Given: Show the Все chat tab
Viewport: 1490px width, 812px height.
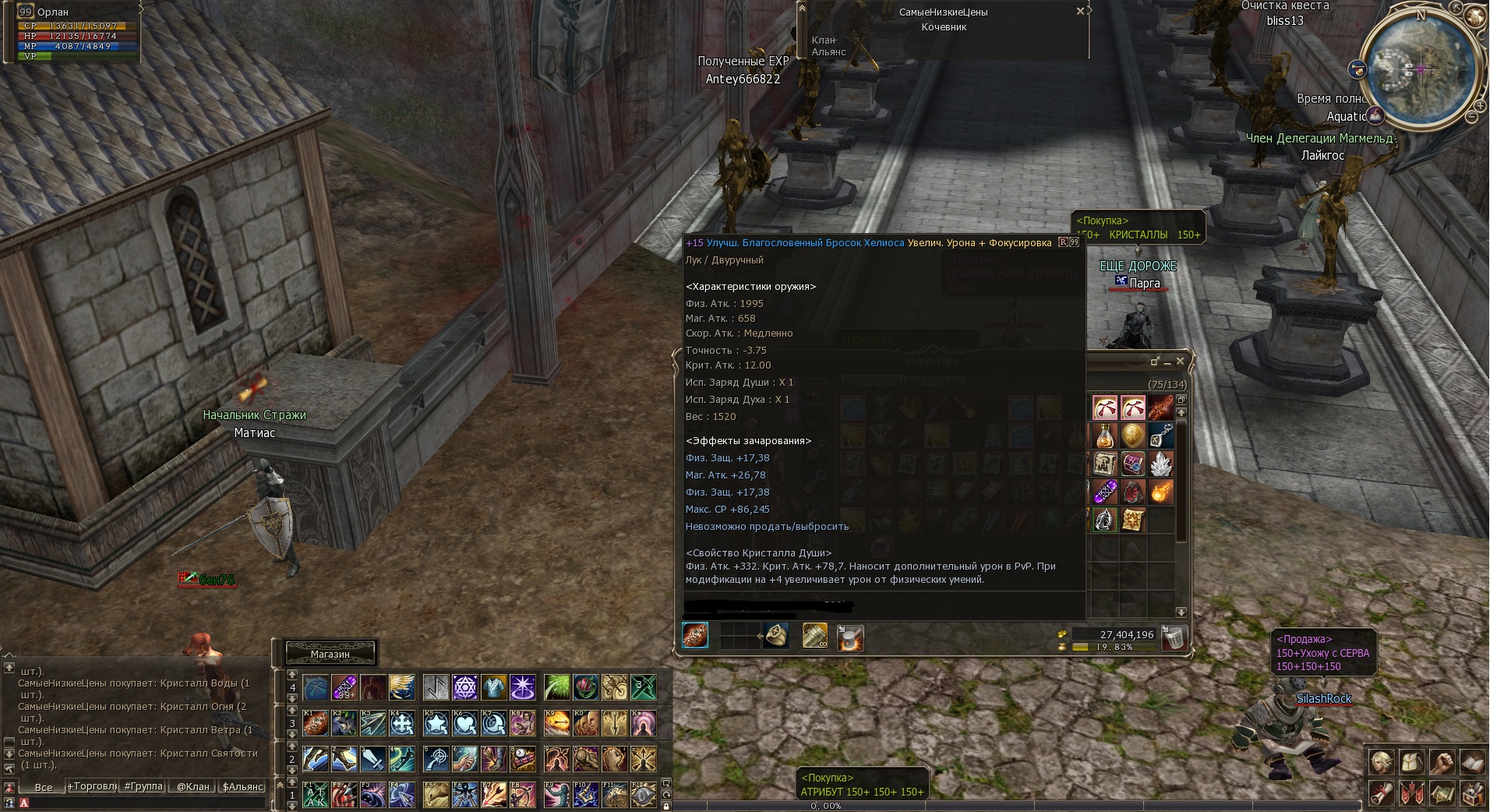Looking at the screenshot, I should 44,787.
